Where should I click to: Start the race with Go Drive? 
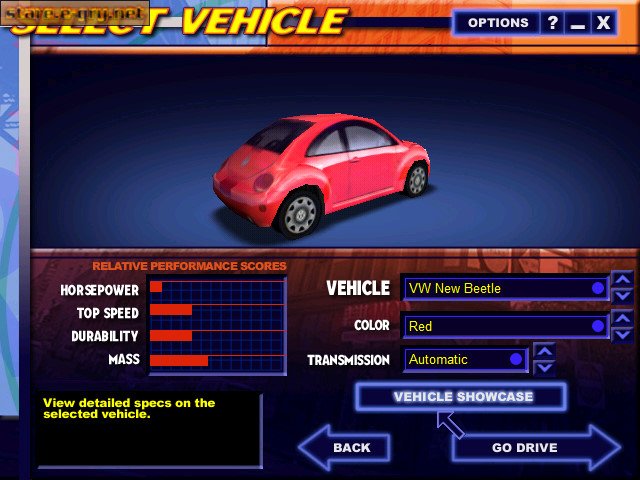tap(530, 447)
